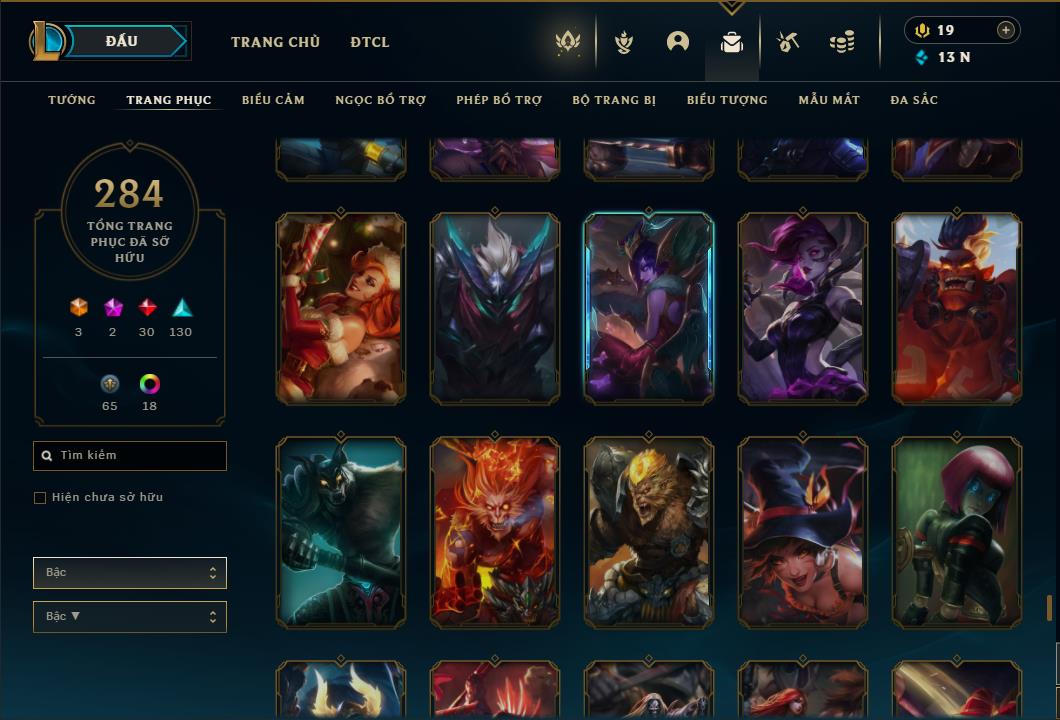Image resolution: width=1060 pixels, height=720 pixels.
Task: Open the coin stack store icon
Action: (x=842, y=42)
